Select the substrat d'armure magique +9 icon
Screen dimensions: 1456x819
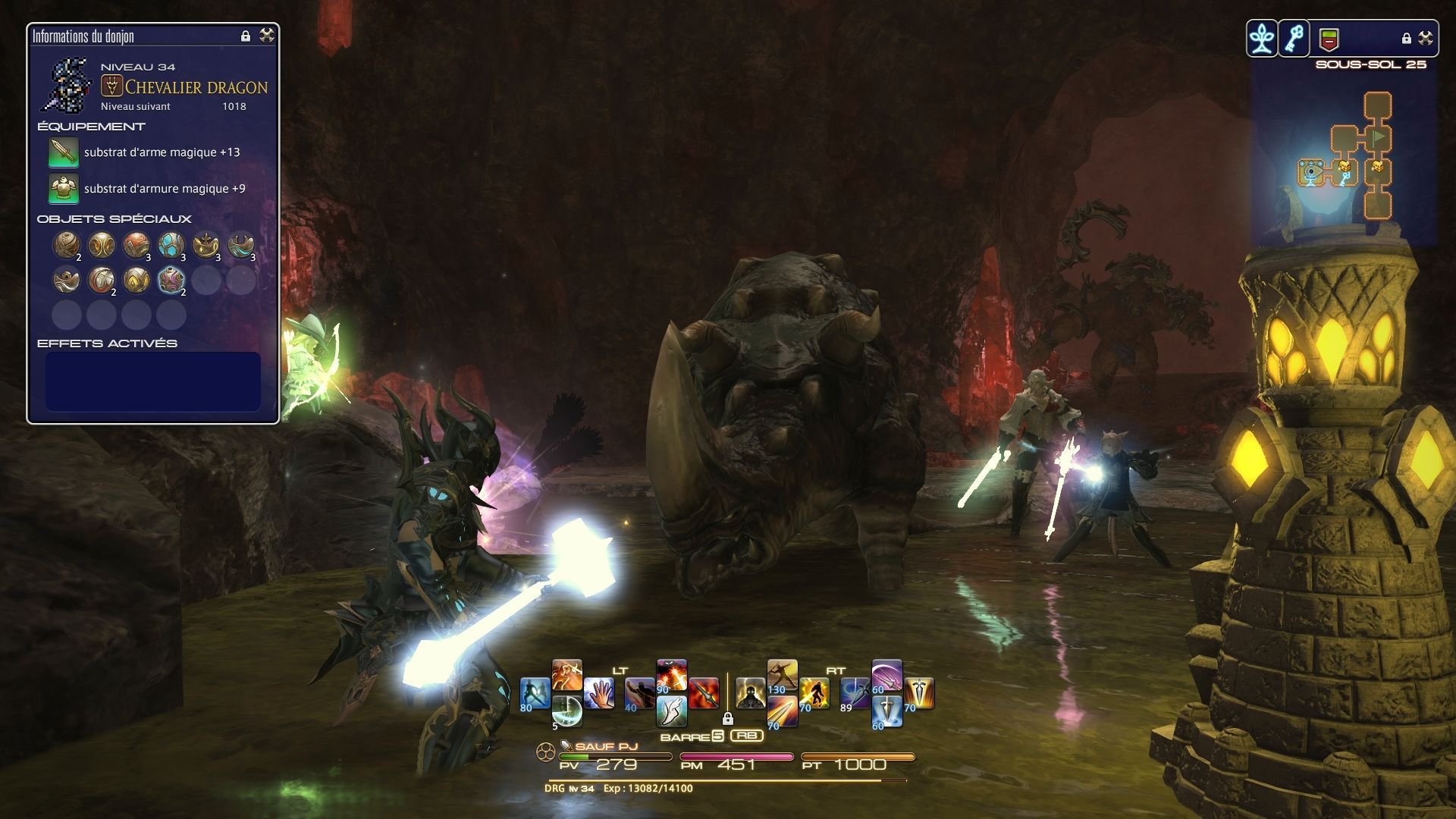63,187
